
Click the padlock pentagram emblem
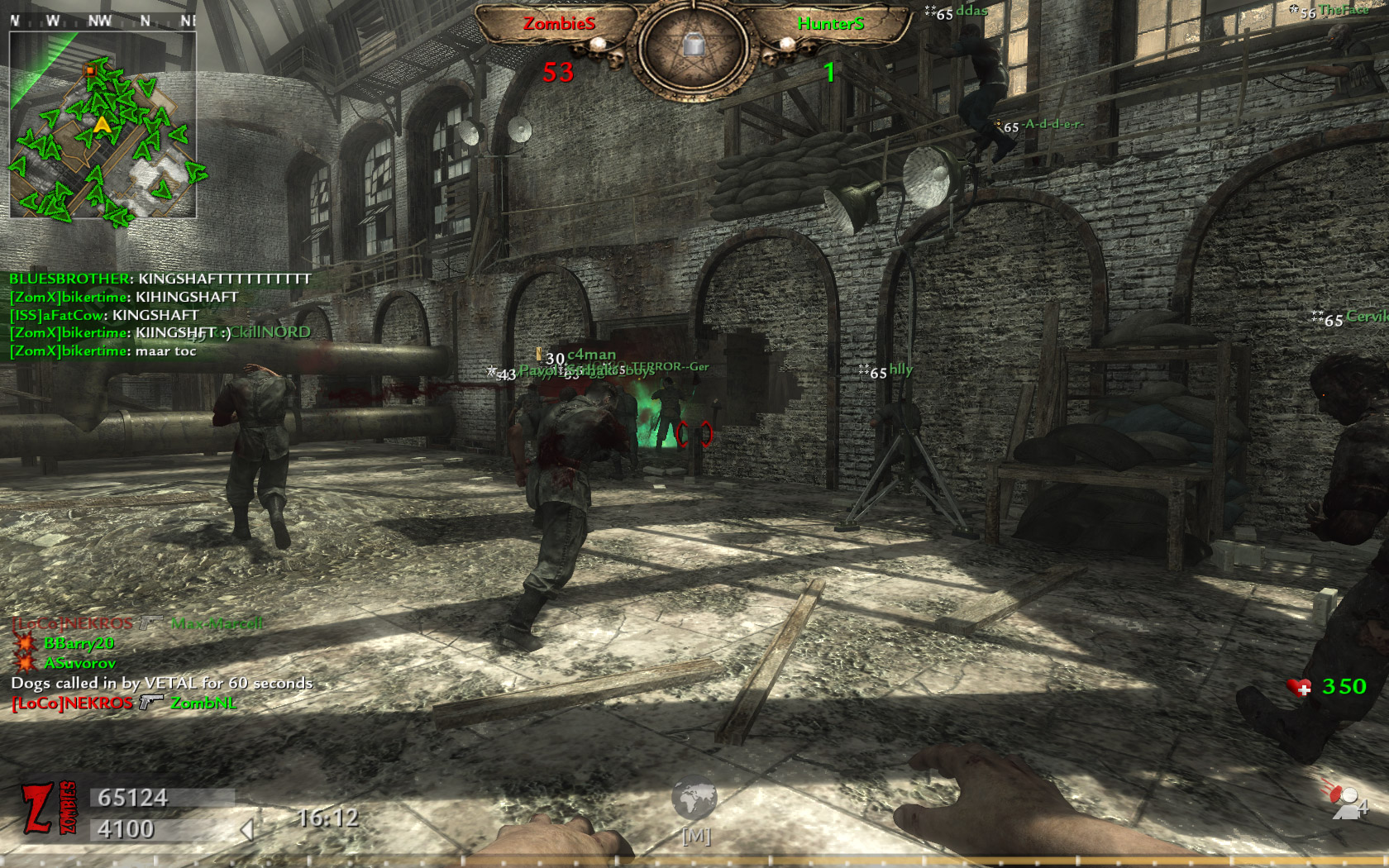[x=694, y=45]
